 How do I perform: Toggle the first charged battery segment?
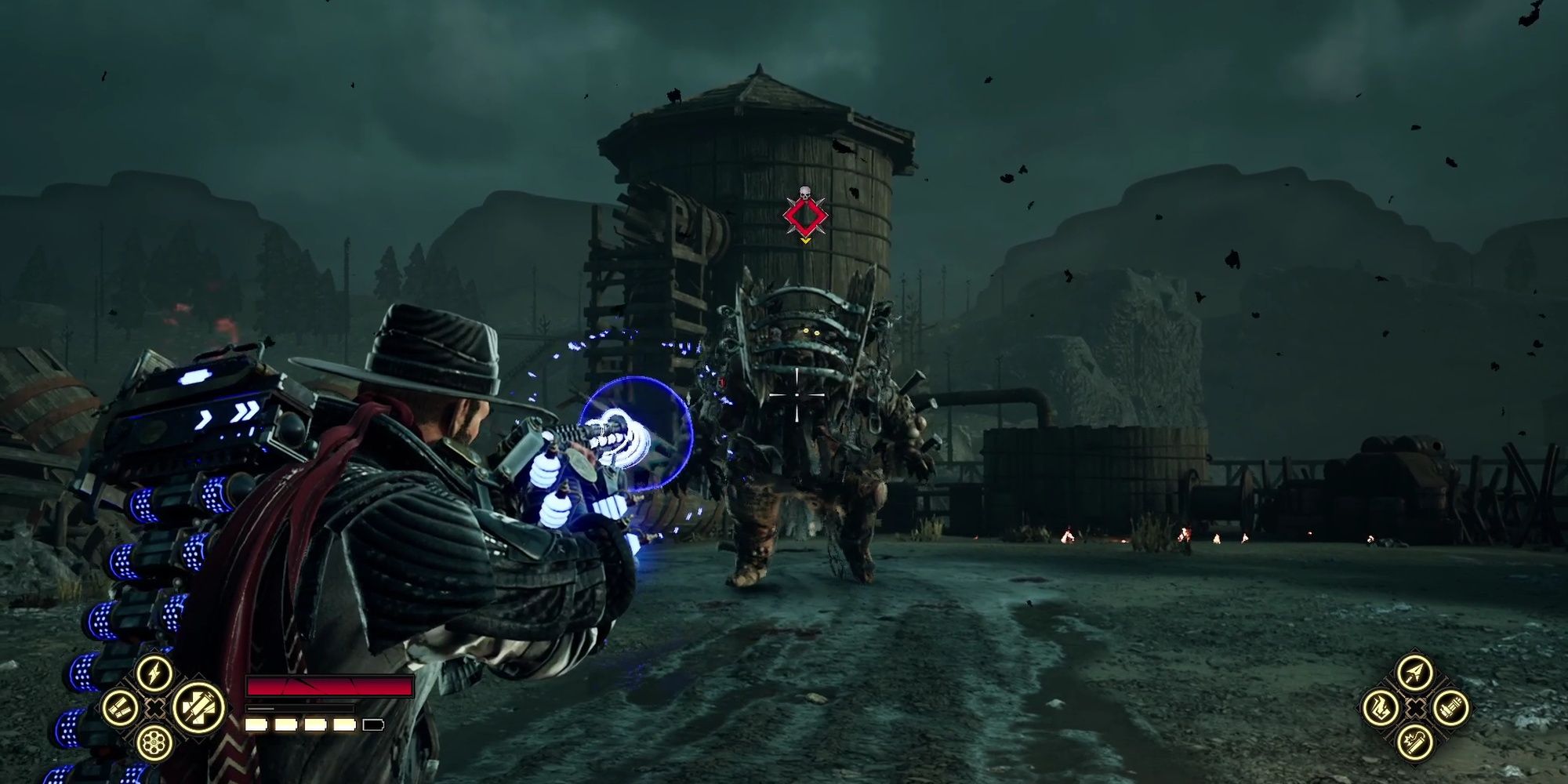[256, 724]
